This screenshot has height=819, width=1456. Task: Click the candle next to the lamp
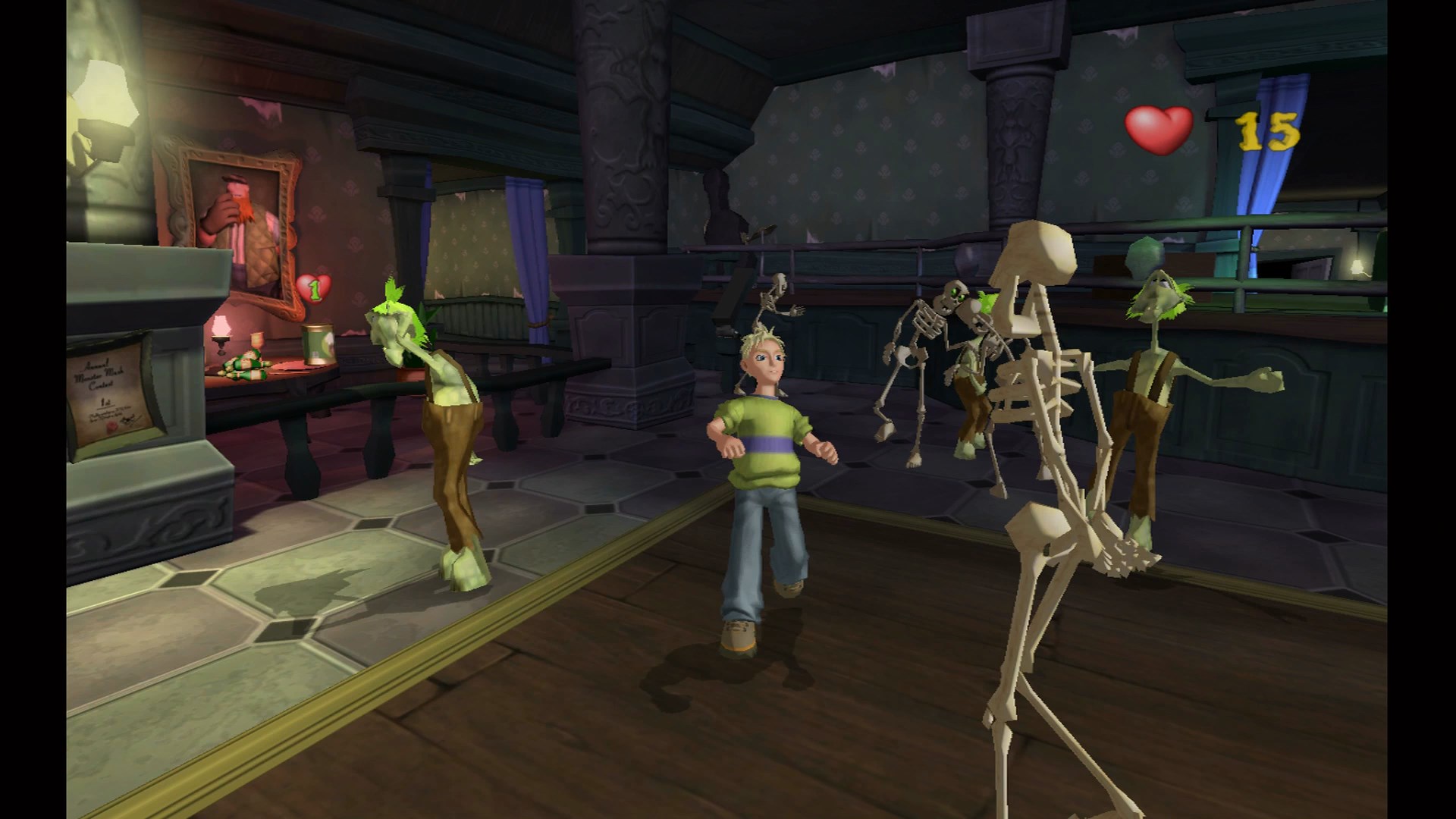(256, 341)
